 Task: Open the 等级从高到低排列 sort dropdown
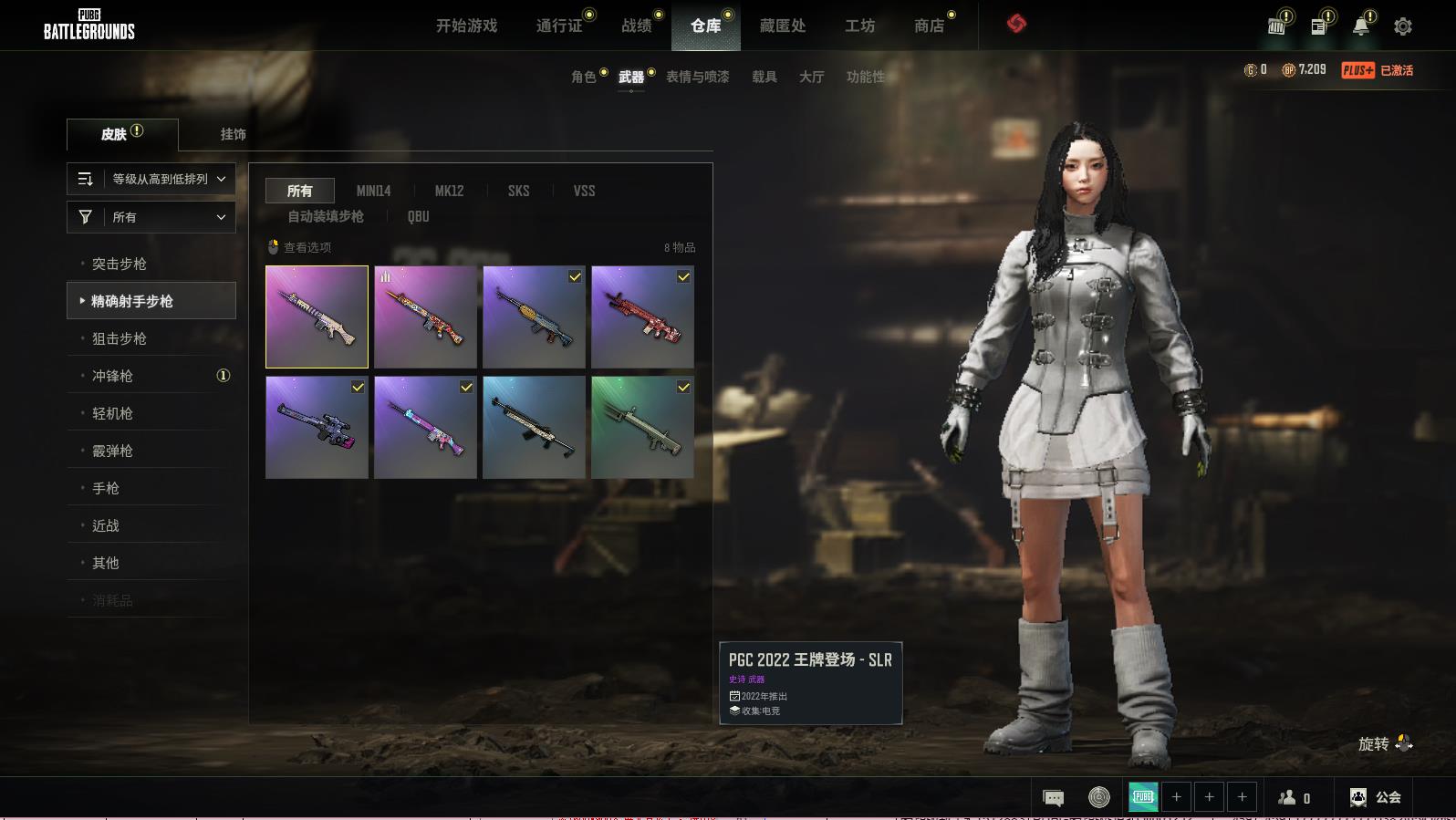coord(151,179)
